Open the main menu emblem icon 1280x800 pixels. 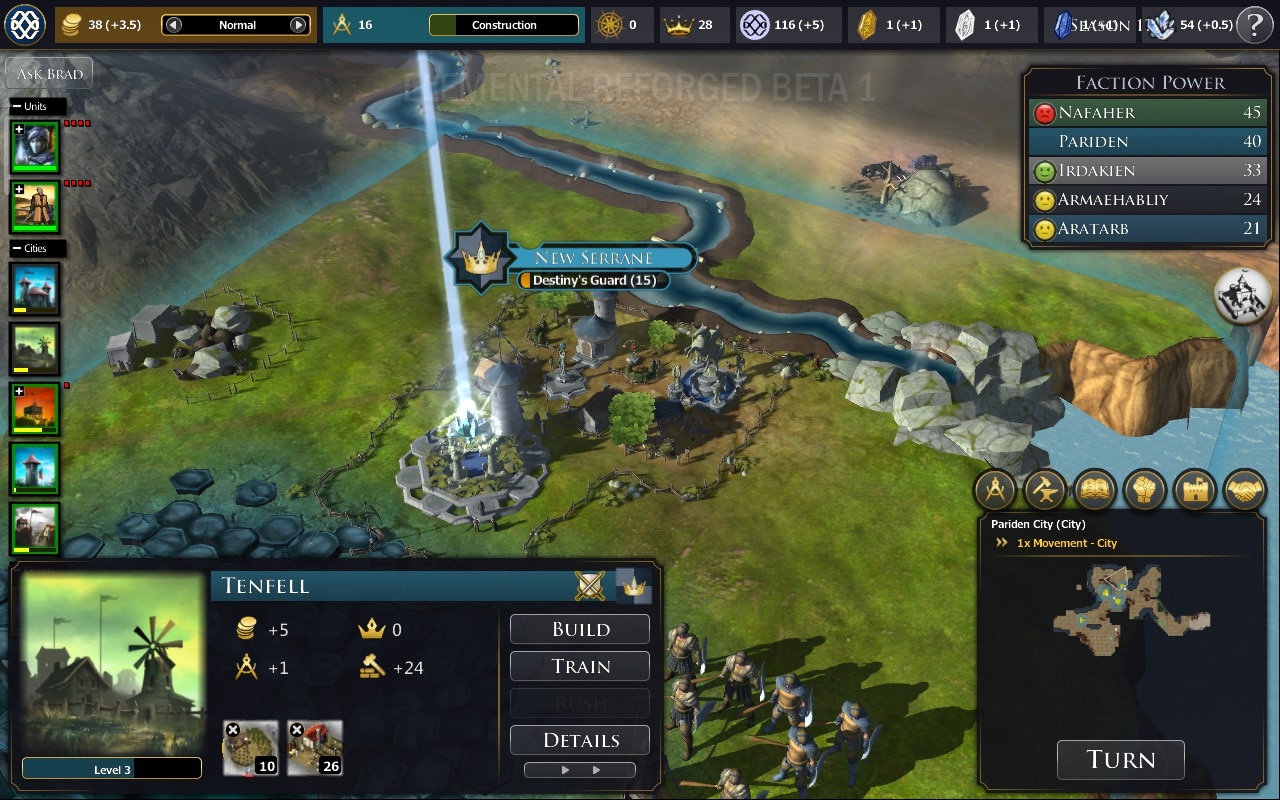pos(25,25)
